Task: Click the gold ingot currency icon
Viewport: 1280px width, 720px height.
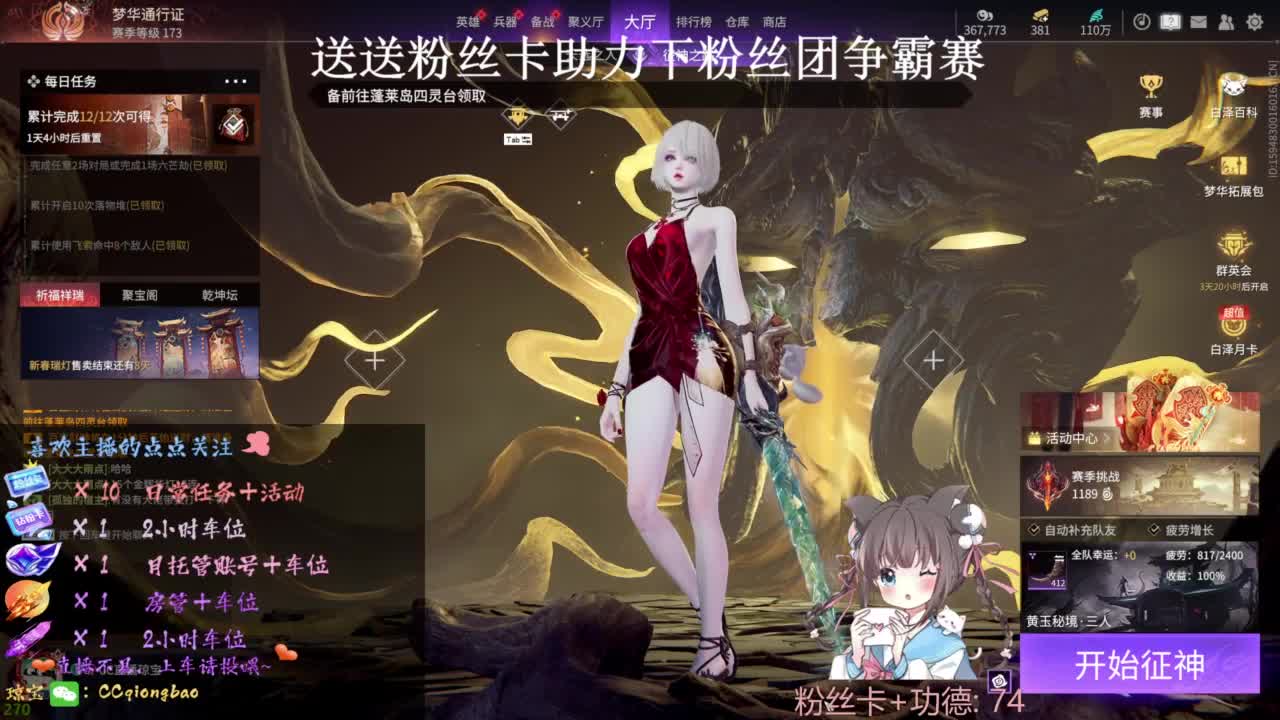Action: [1038, 17]
